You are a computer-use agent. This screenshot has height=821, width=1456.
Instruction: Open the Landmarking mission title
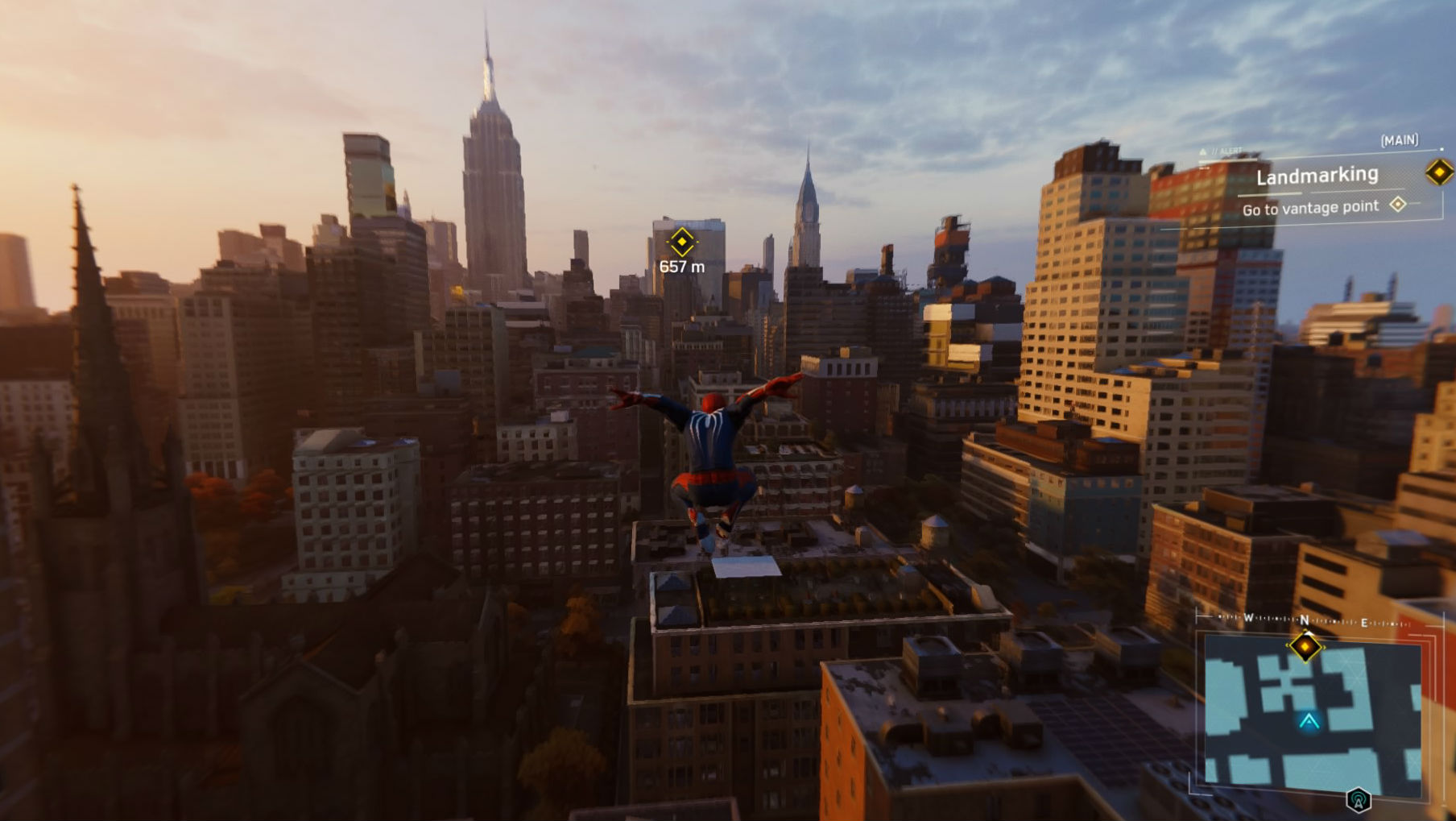pos(1317,176)
